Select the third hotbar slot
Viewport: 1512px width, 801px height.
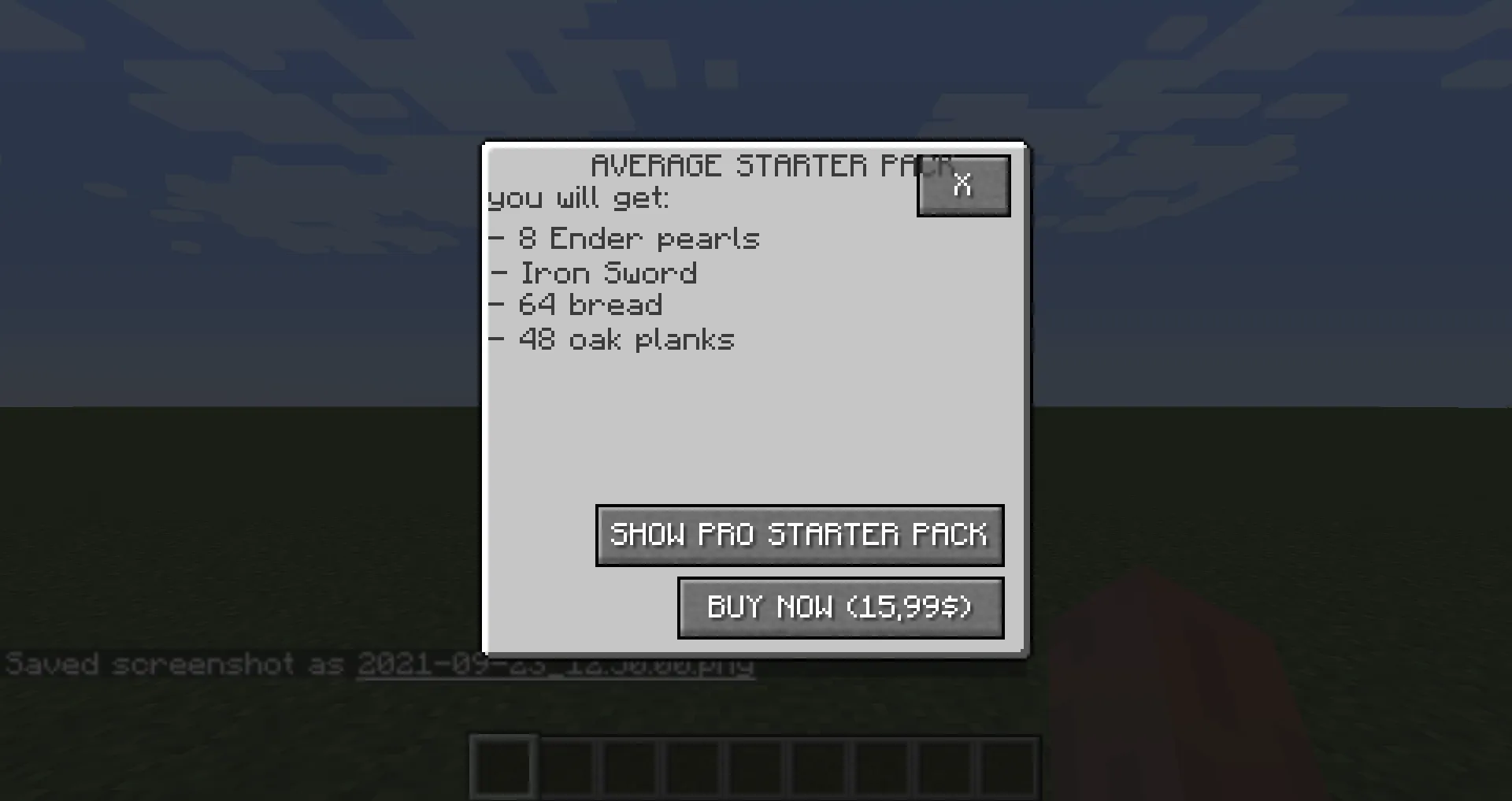tap(632, 766)
